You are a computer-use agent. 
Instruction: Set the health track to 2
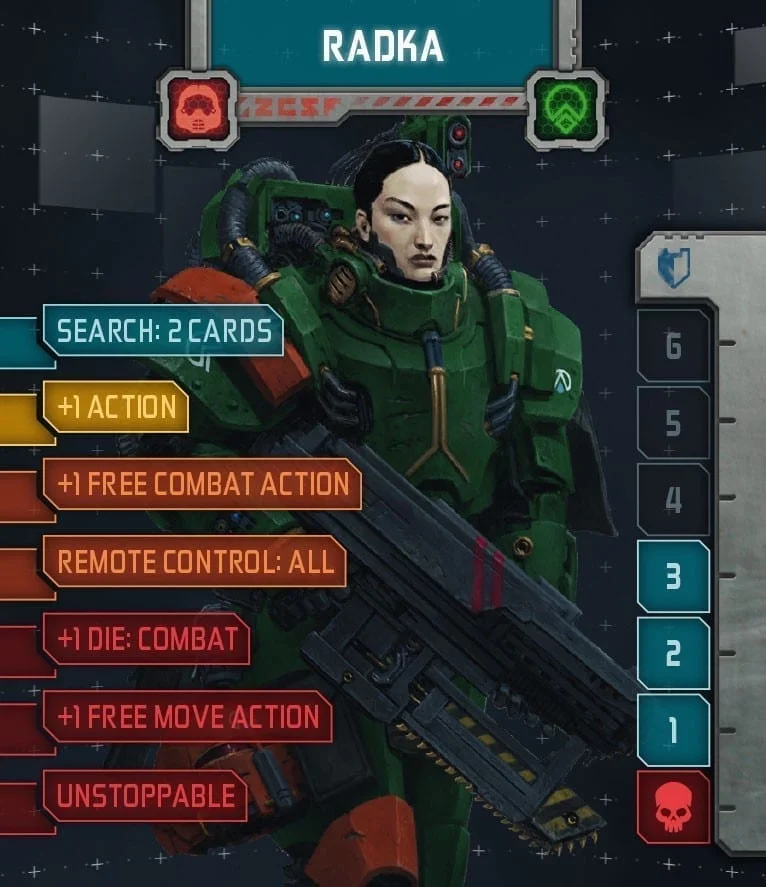(x=673, y=654)
